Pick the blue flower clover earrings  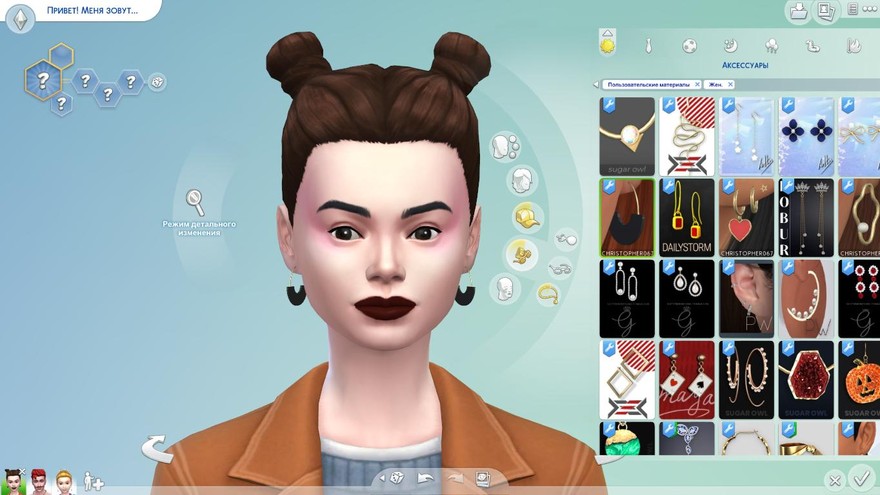[807, 136]
